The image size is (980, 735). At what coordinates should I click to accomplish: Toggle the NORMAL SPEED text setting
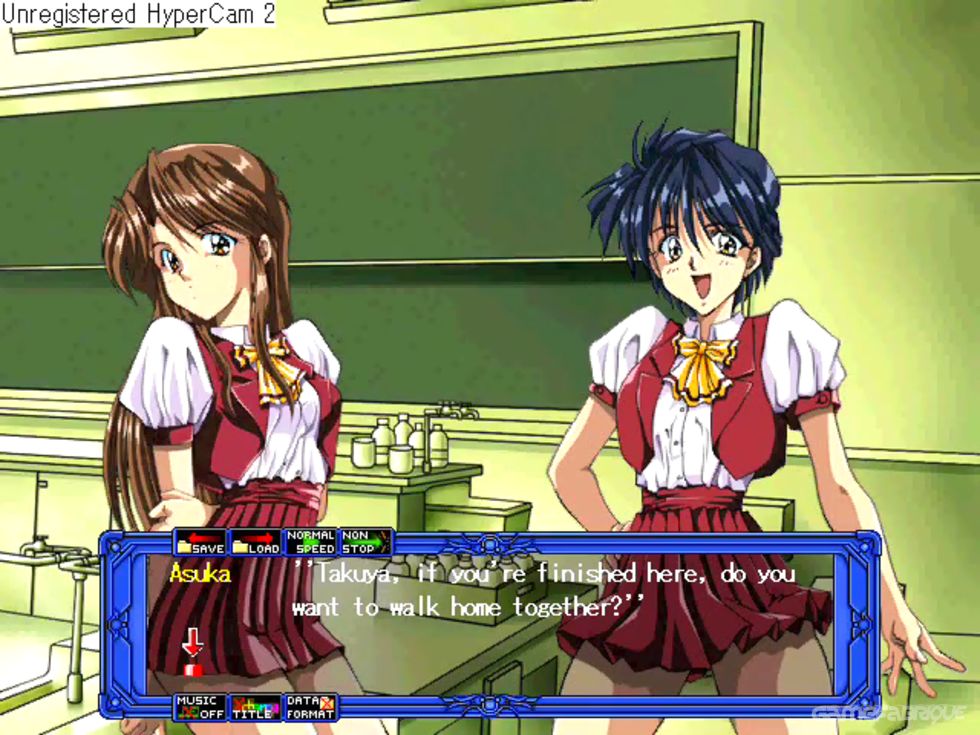pyautogui.click(x=310, y=542)
